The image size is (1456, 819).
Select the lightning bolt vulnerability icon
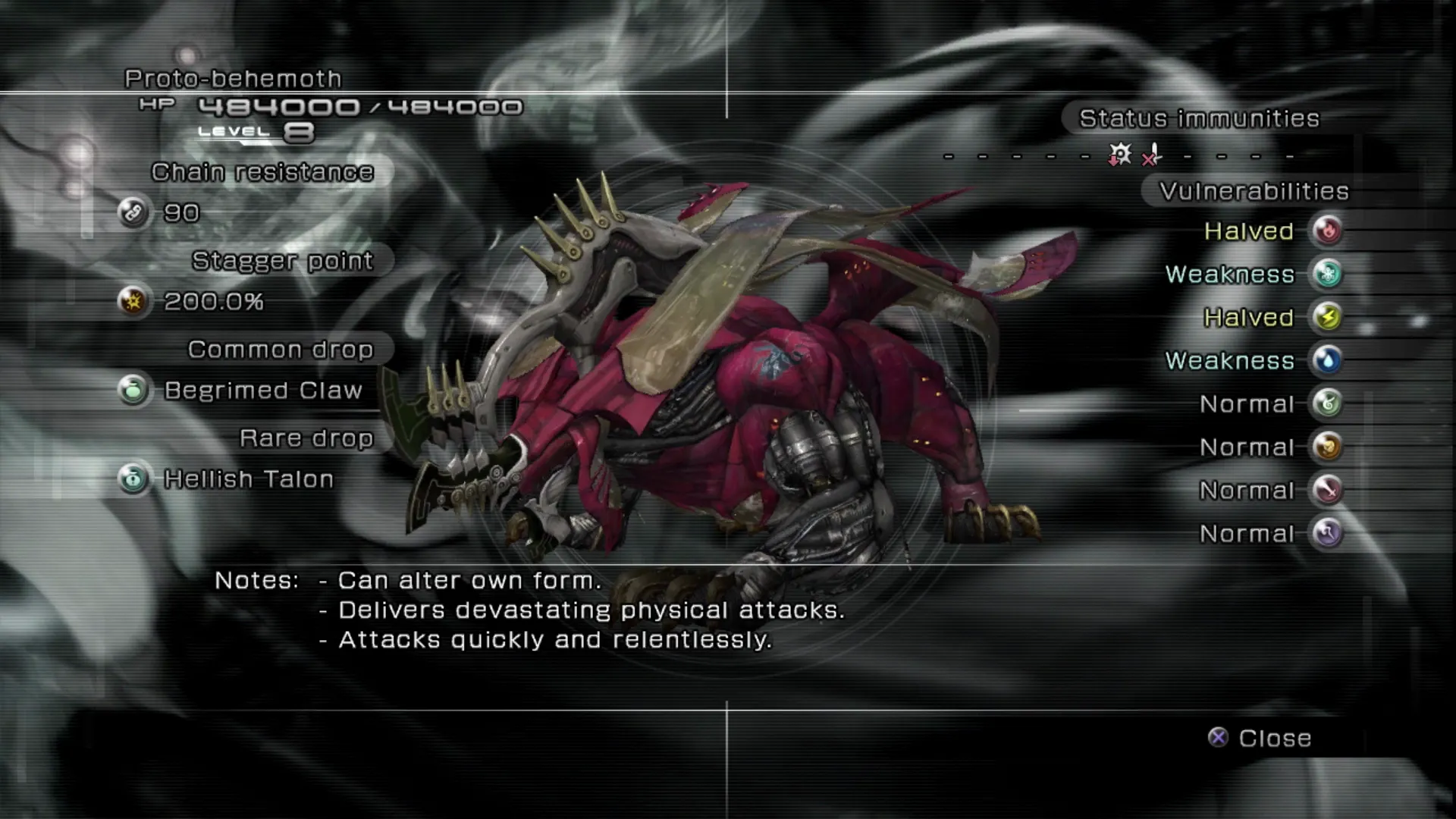click(x=1327, y=317)
